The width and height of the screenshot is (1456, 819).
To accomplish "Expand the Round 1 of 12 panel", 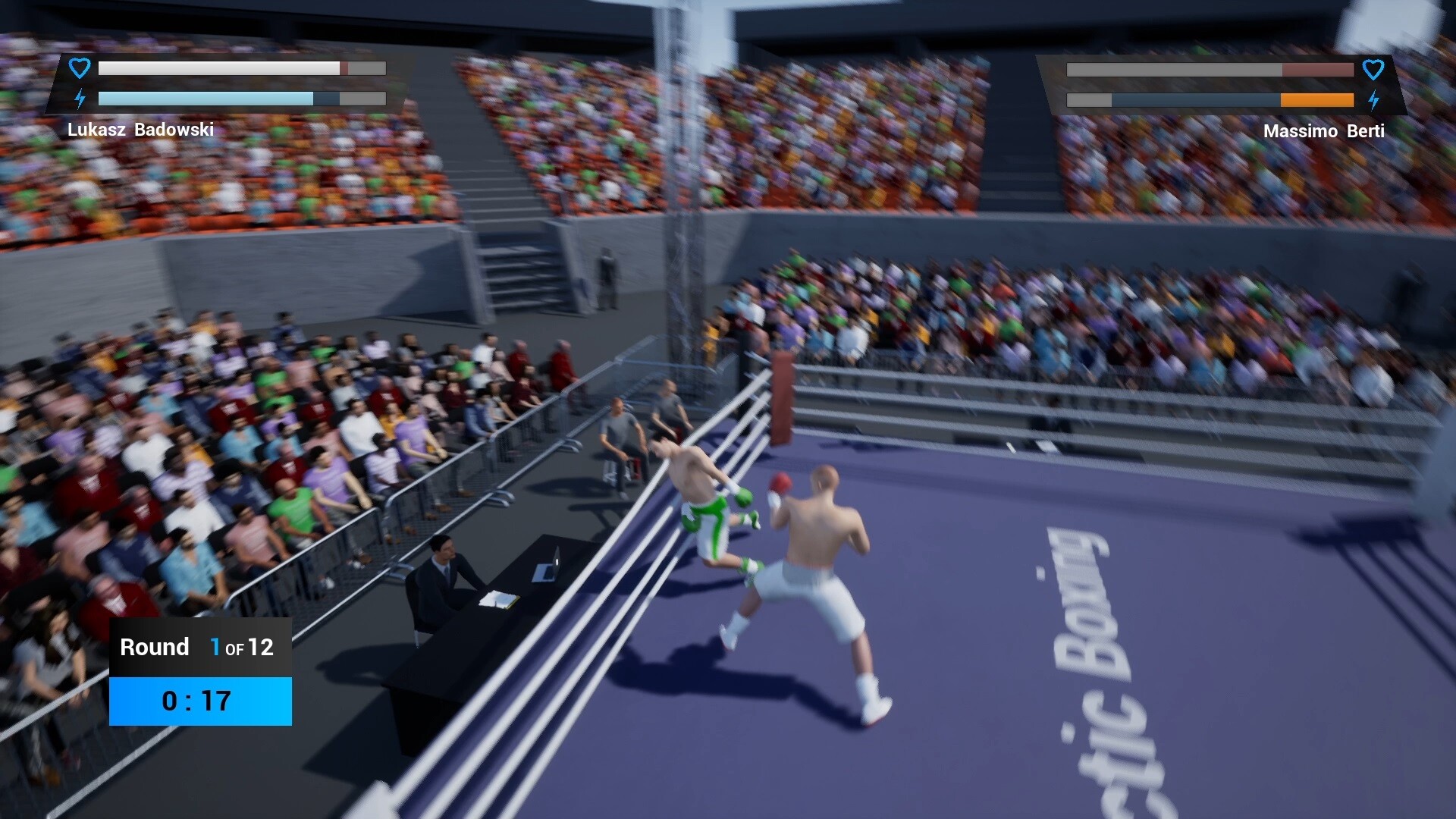I will tap(199, 647).
